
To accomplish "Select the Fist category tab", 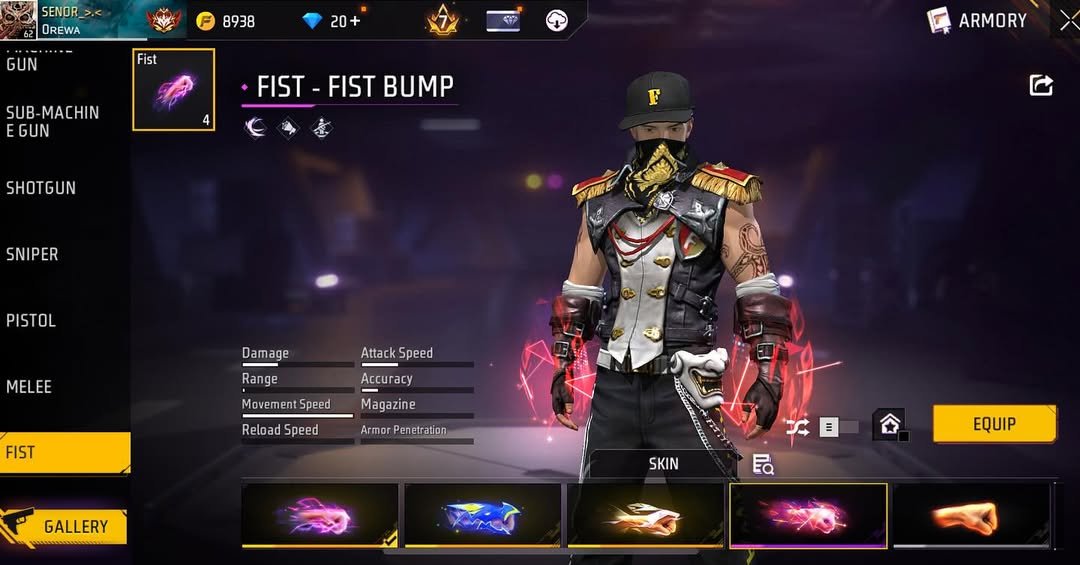I will pos(64,452).
